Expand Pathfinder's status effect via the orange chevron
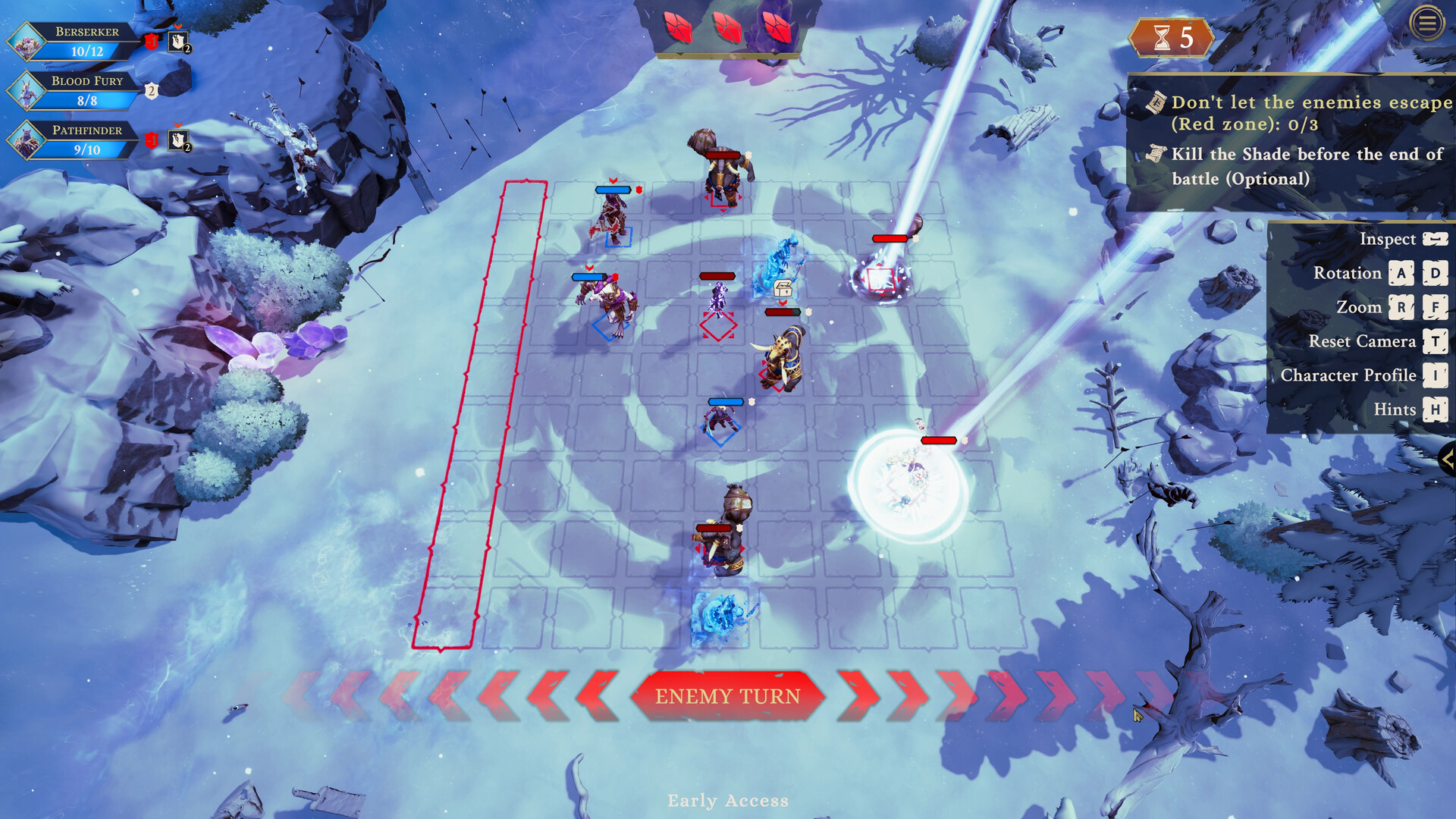This screenshot has width=1456, height=819. click(x=176, y=124)
